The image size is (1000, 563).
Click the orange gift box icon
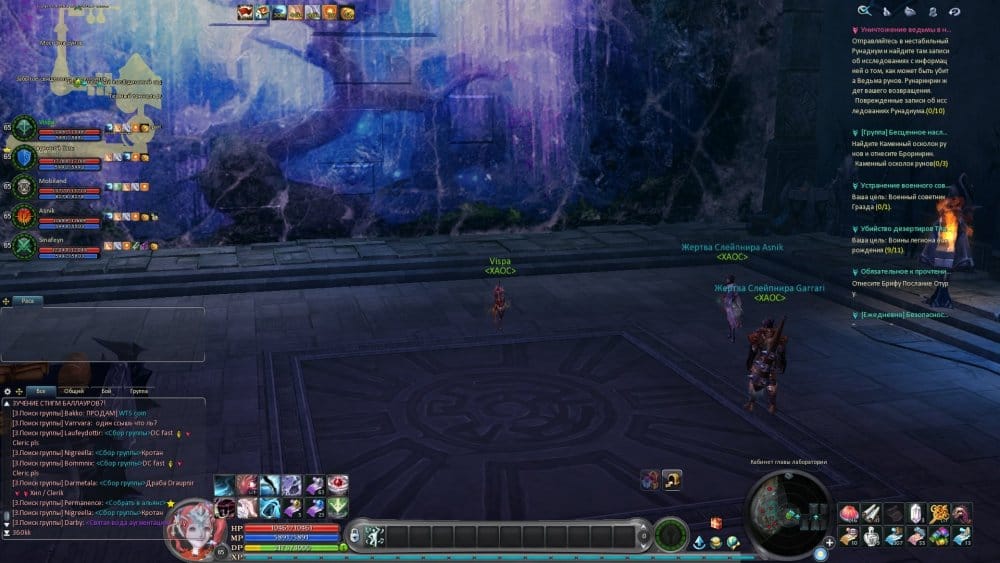click(716, 522)
